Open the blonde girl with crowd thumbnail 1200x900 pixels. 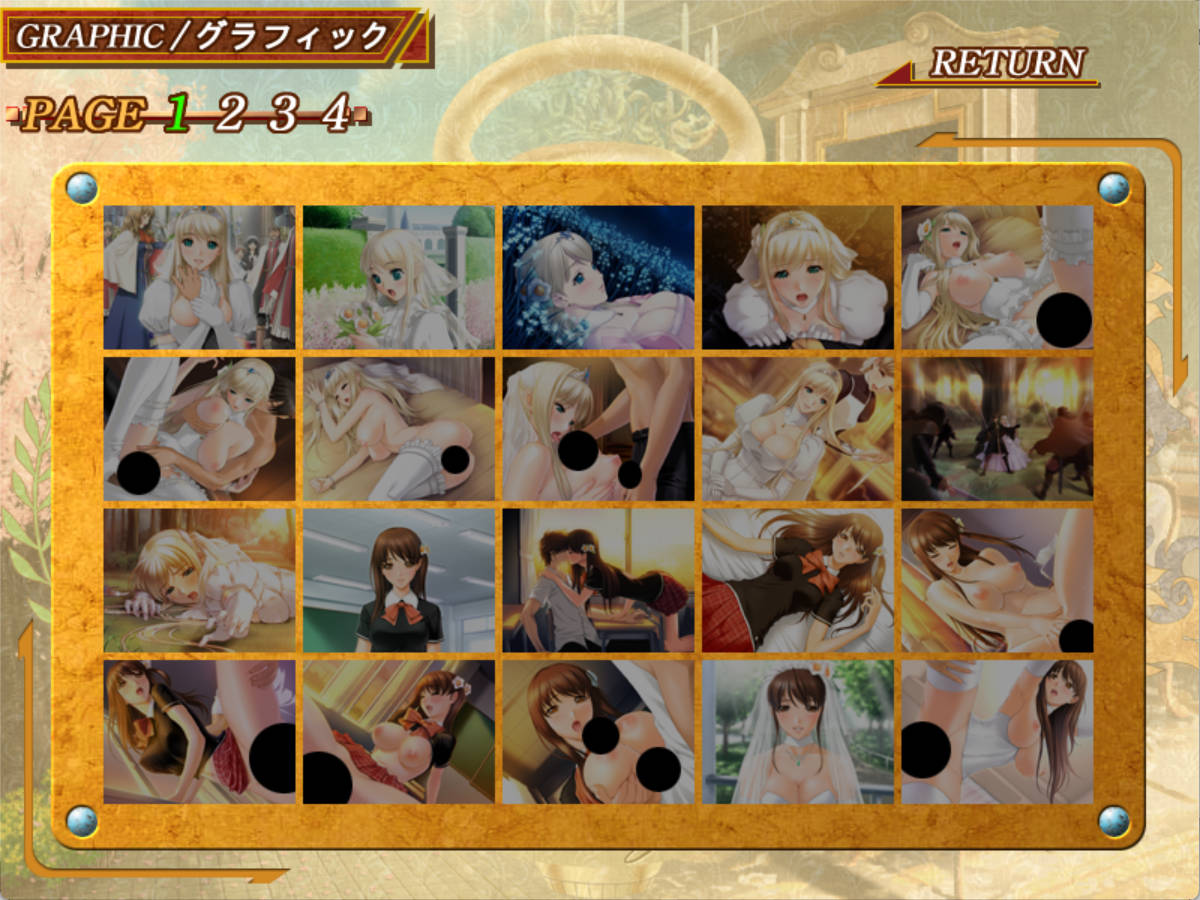[199, 277]
